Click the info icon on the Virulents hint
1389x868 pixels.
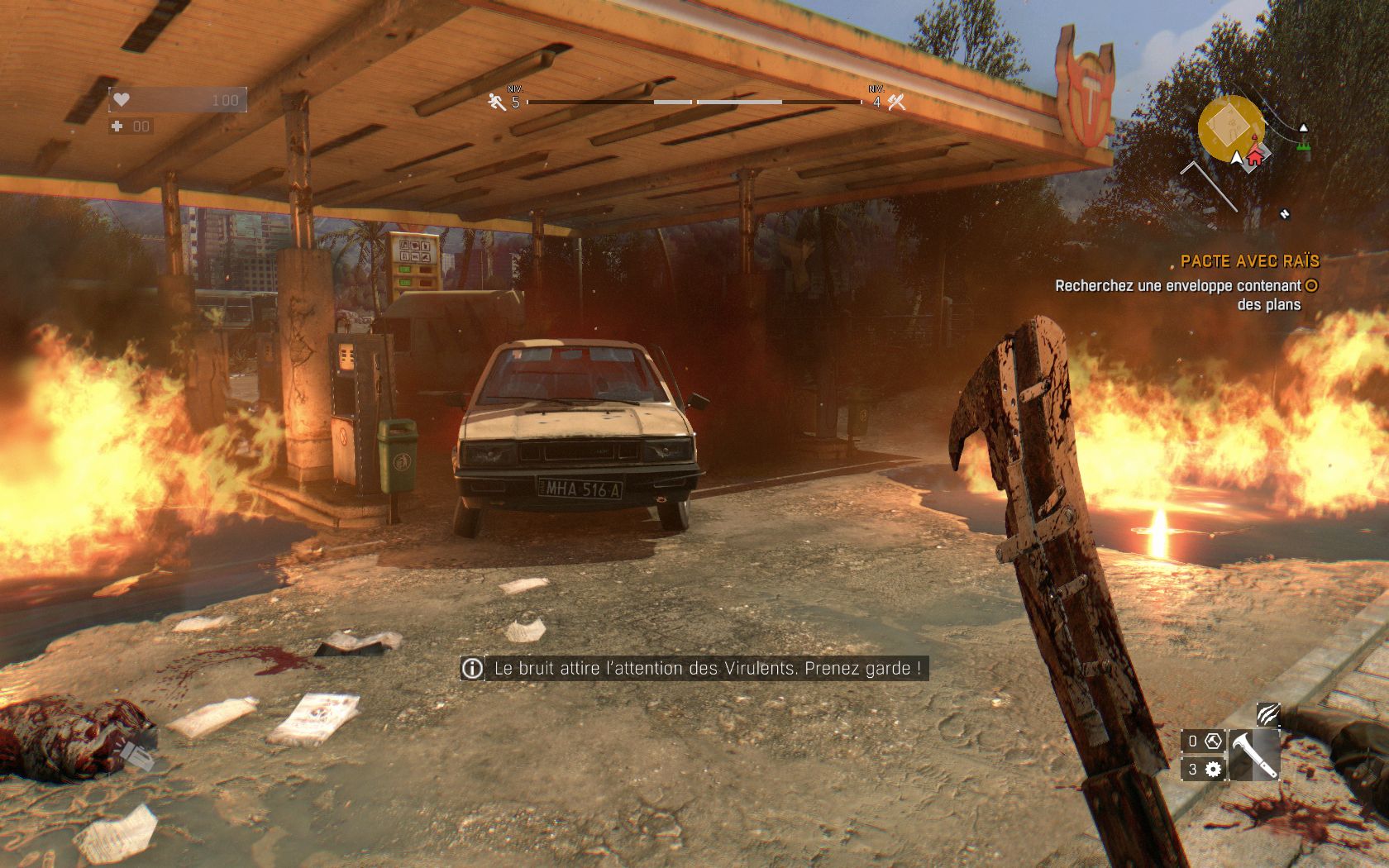click(472, 668)
